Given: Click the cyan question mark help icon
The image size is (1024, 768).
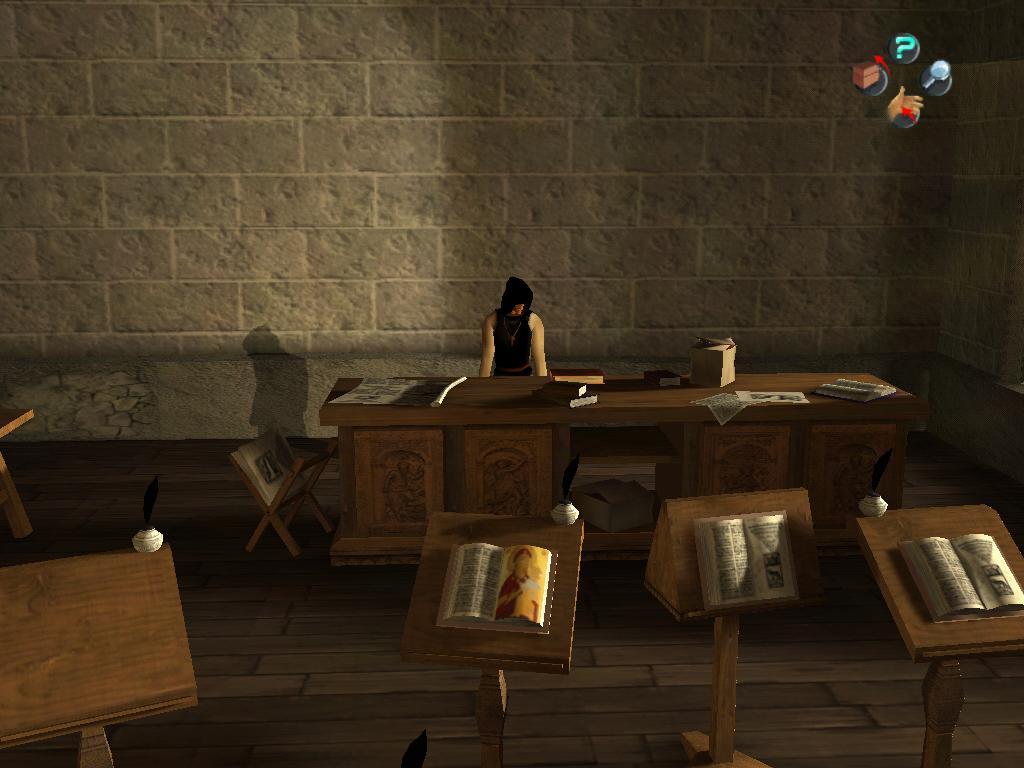Looking at the screenshot, I should coord(904,47).
